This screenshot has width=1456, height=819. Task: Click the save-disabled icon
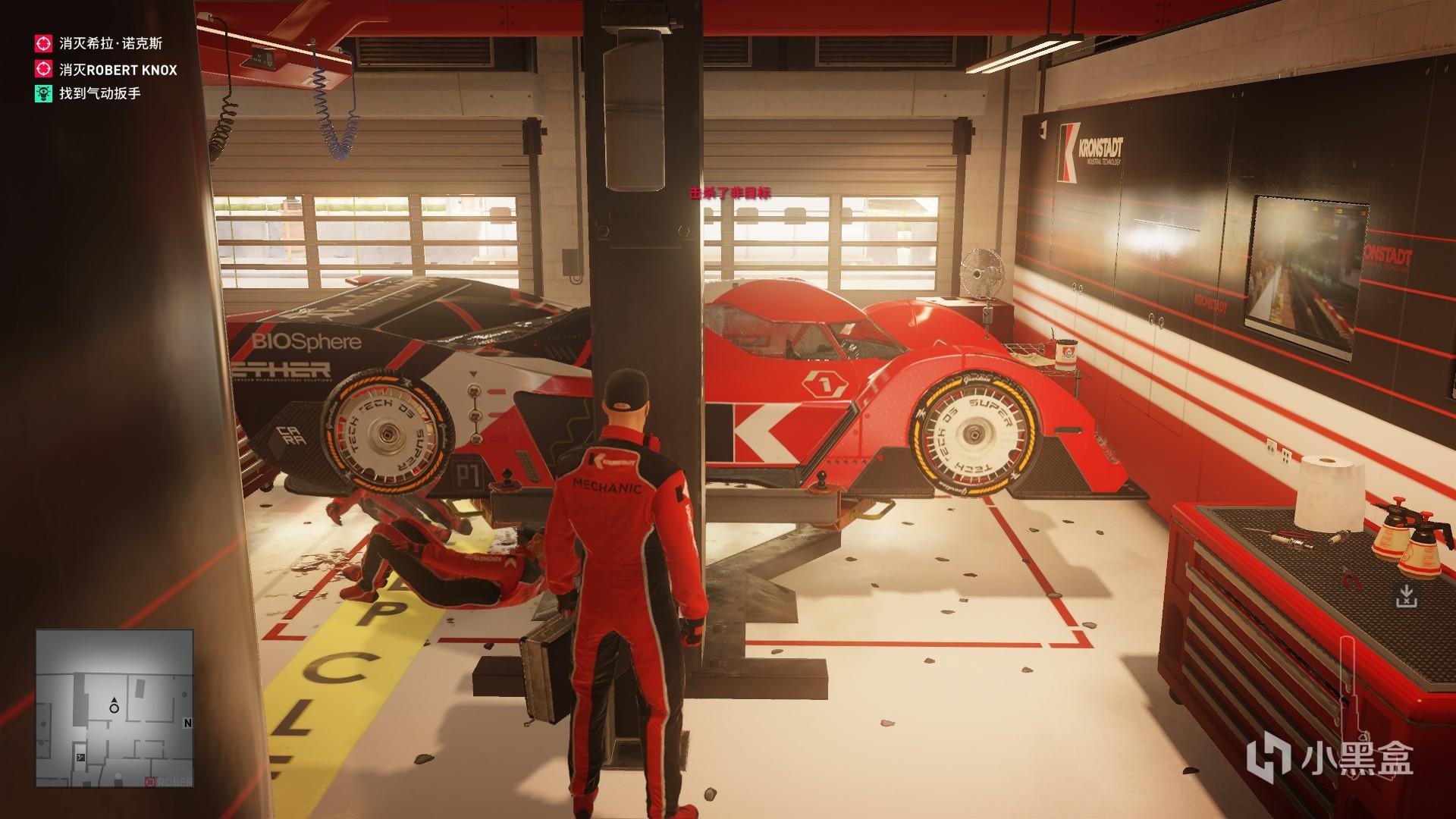click(x=1406, y=595)
